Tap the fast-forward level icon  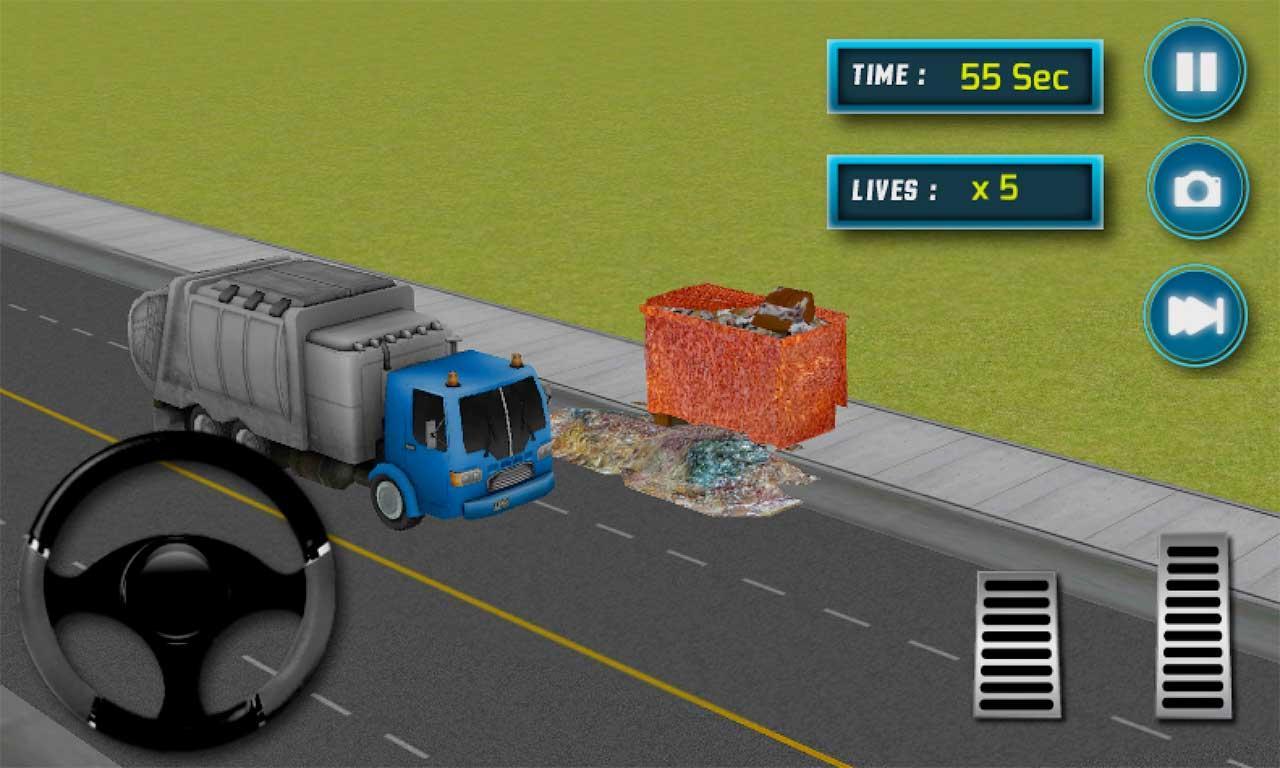coord(1195,315)
